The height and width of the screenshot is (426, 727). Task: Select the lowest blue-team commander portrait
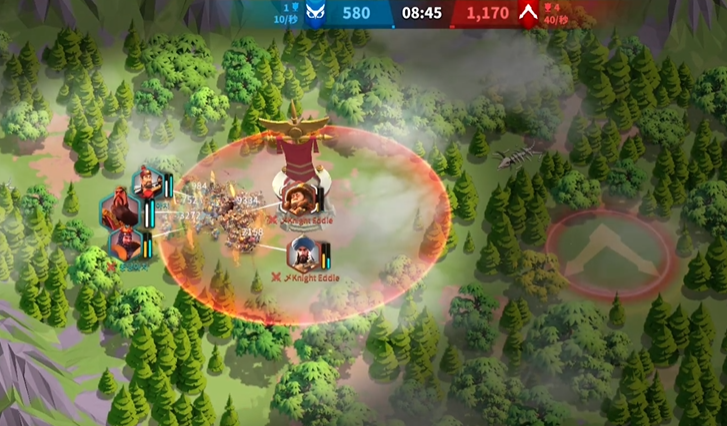click(126, 244)
